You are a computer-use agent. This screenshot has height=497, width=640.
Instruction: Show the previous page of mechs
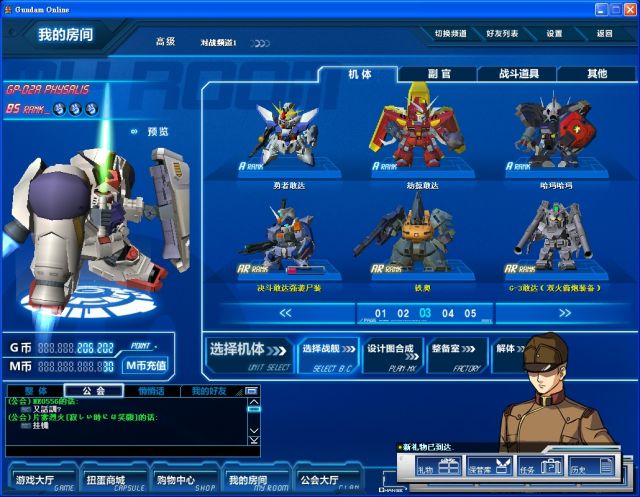click(285, 313)
